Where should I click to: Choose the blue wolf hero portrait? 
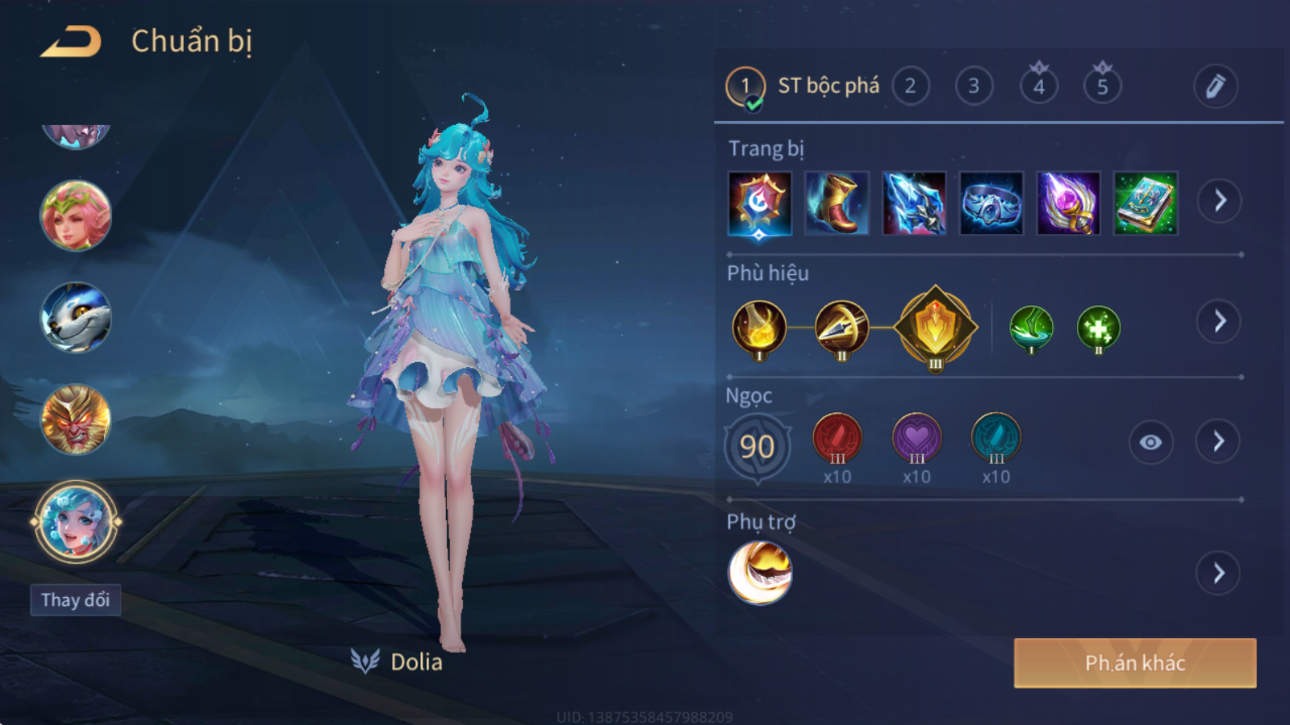click(x=75, y=318)
